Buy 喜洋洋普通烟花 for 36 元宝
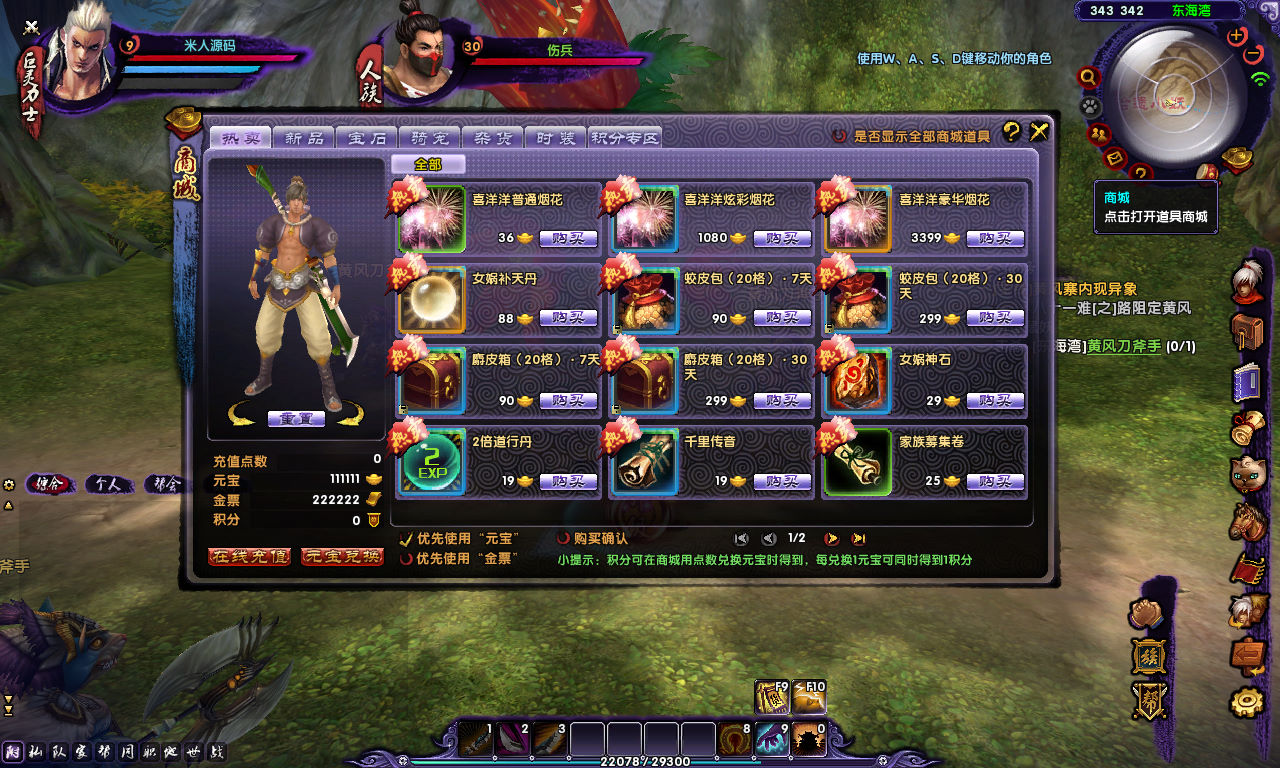This screenshot has height=768, width=1280. [568, 239]
